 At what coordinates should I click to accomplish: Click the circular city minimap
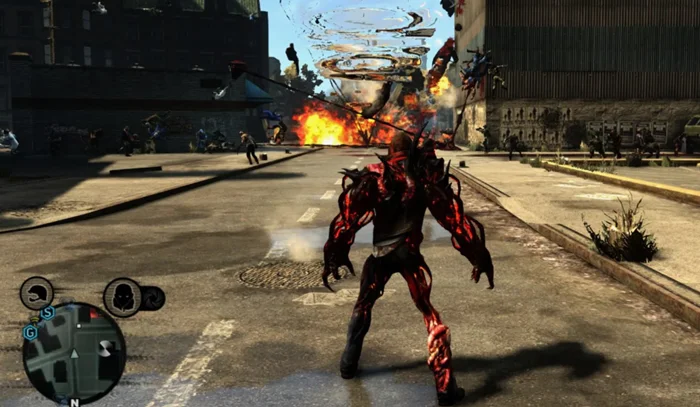click(x=74, y=353)
